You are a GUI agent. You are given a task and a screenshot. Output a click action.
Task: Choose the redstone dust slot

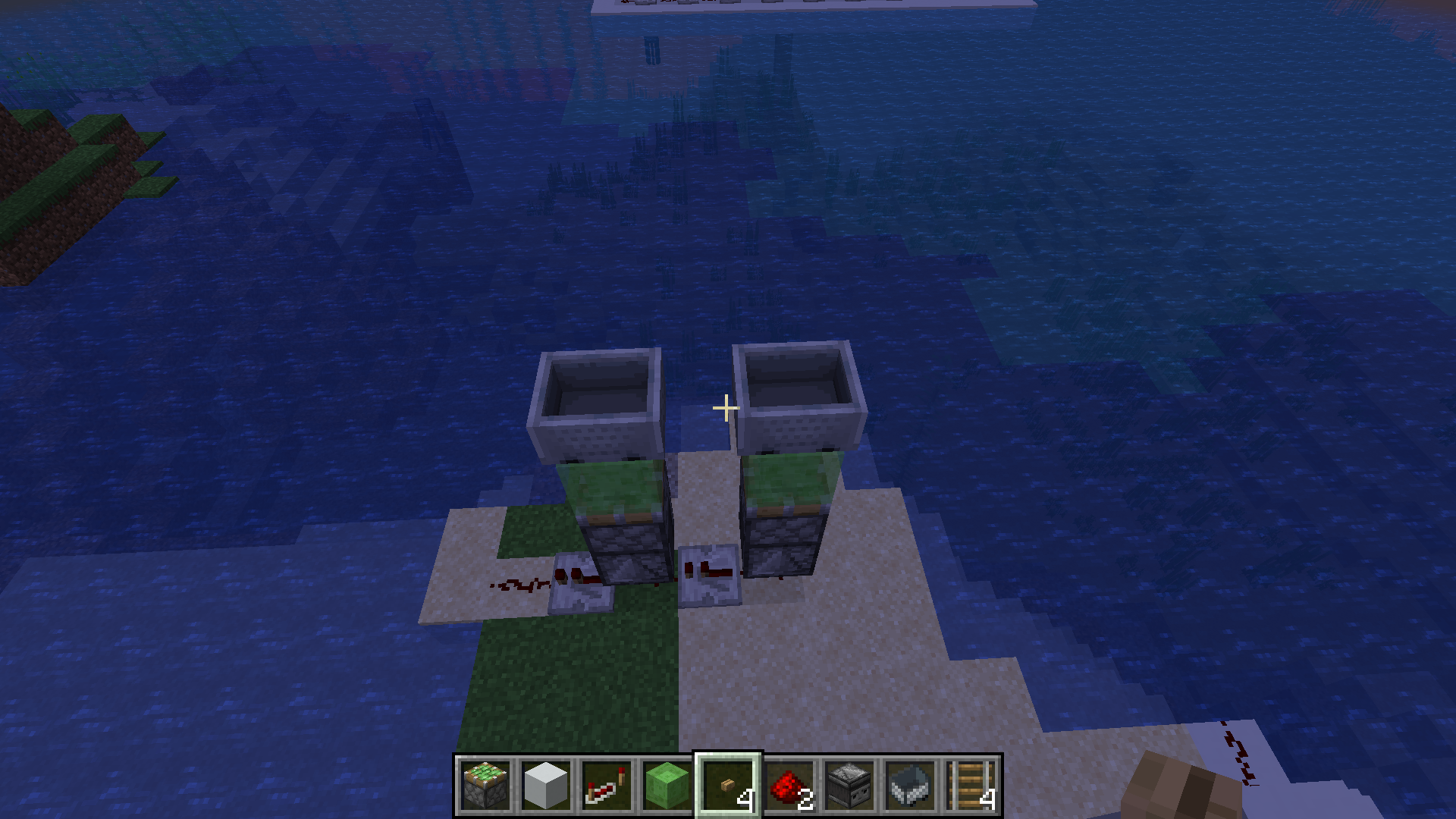[x=789, y=786]
